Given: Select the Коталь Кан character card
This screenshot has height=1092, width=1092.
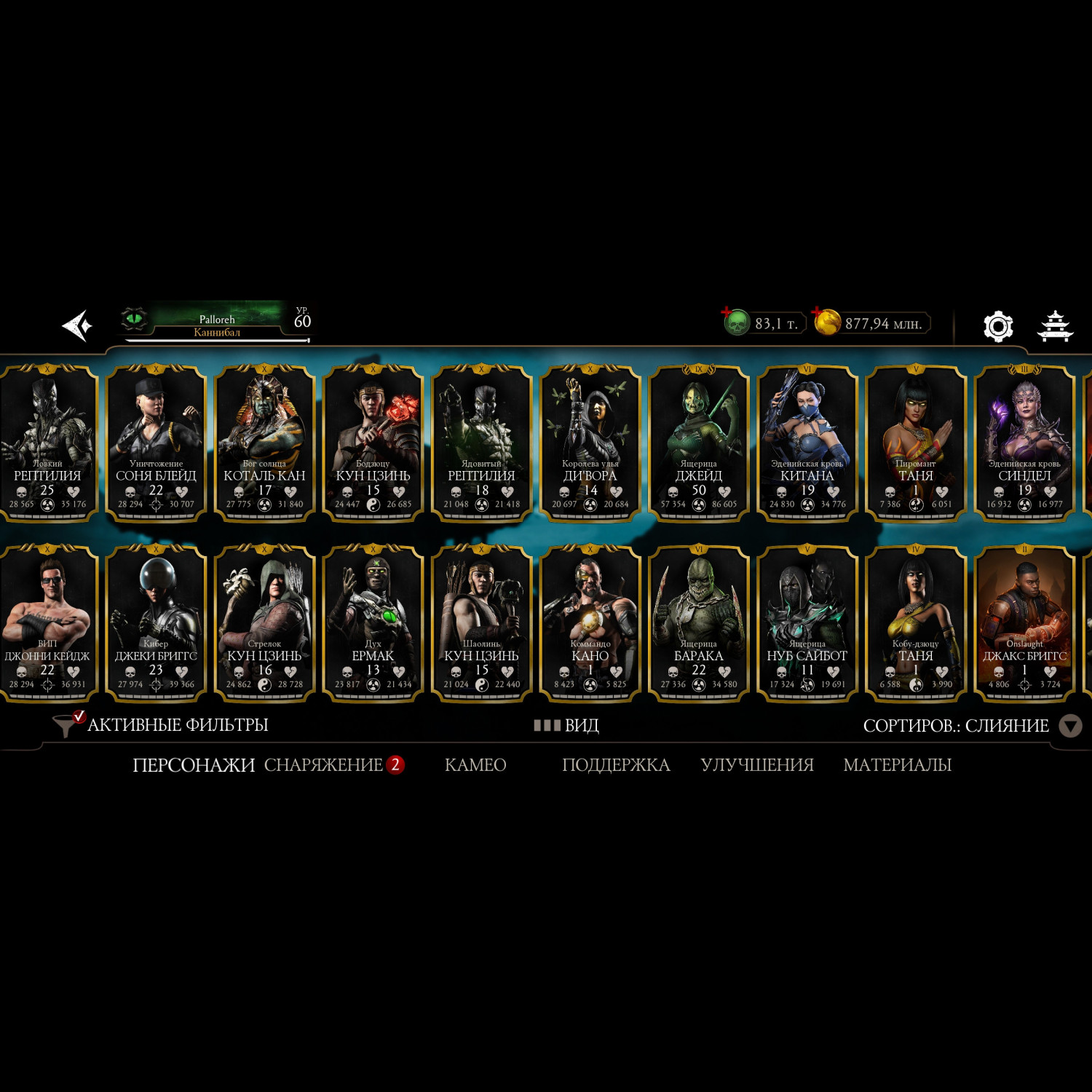Looking at the screenshot, I should click(x=264, y=443).
